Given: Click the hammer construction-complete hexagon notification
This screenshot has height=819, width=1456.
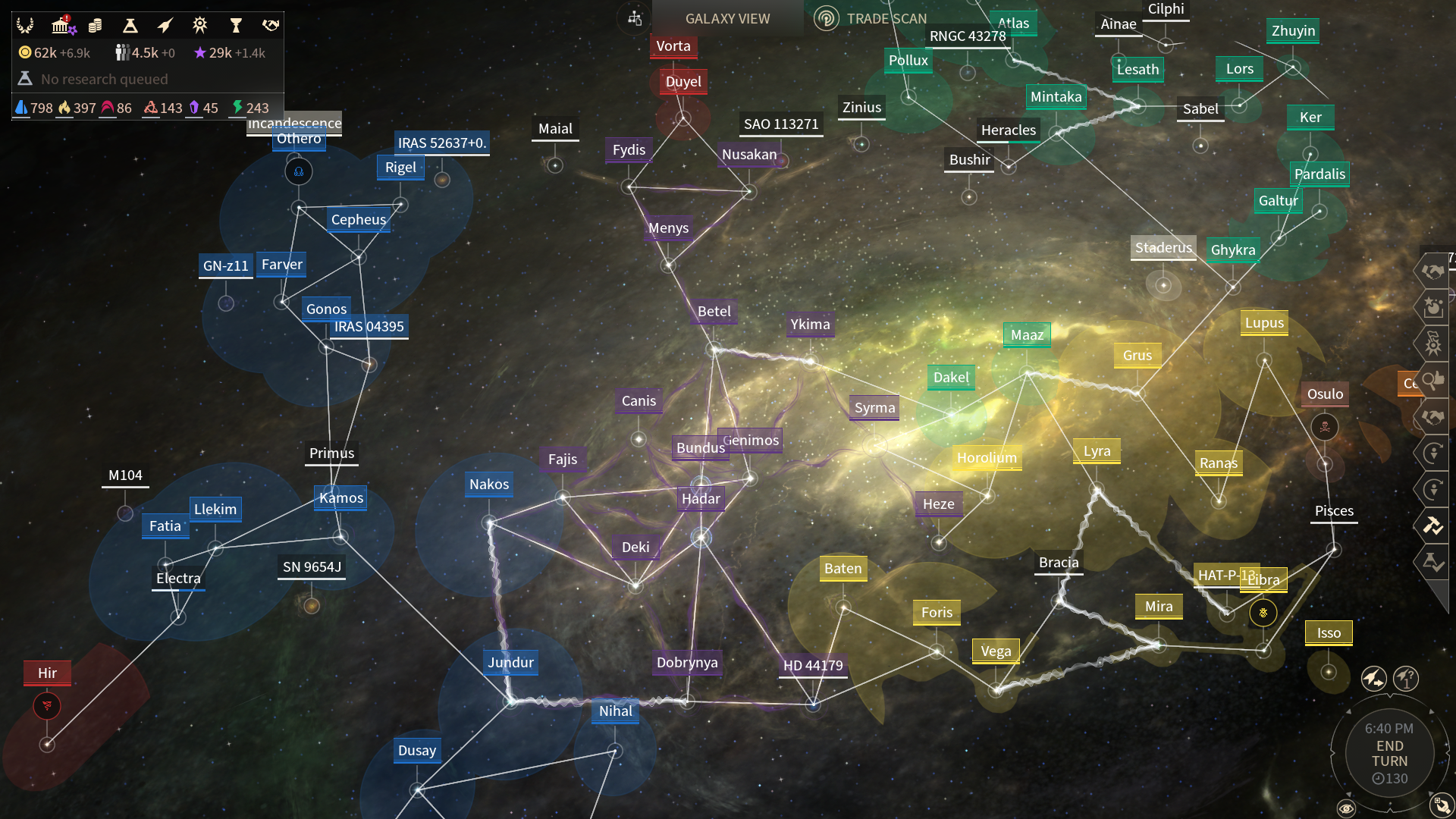Looking at the screenshot, I should click(x=1434, y=526).
